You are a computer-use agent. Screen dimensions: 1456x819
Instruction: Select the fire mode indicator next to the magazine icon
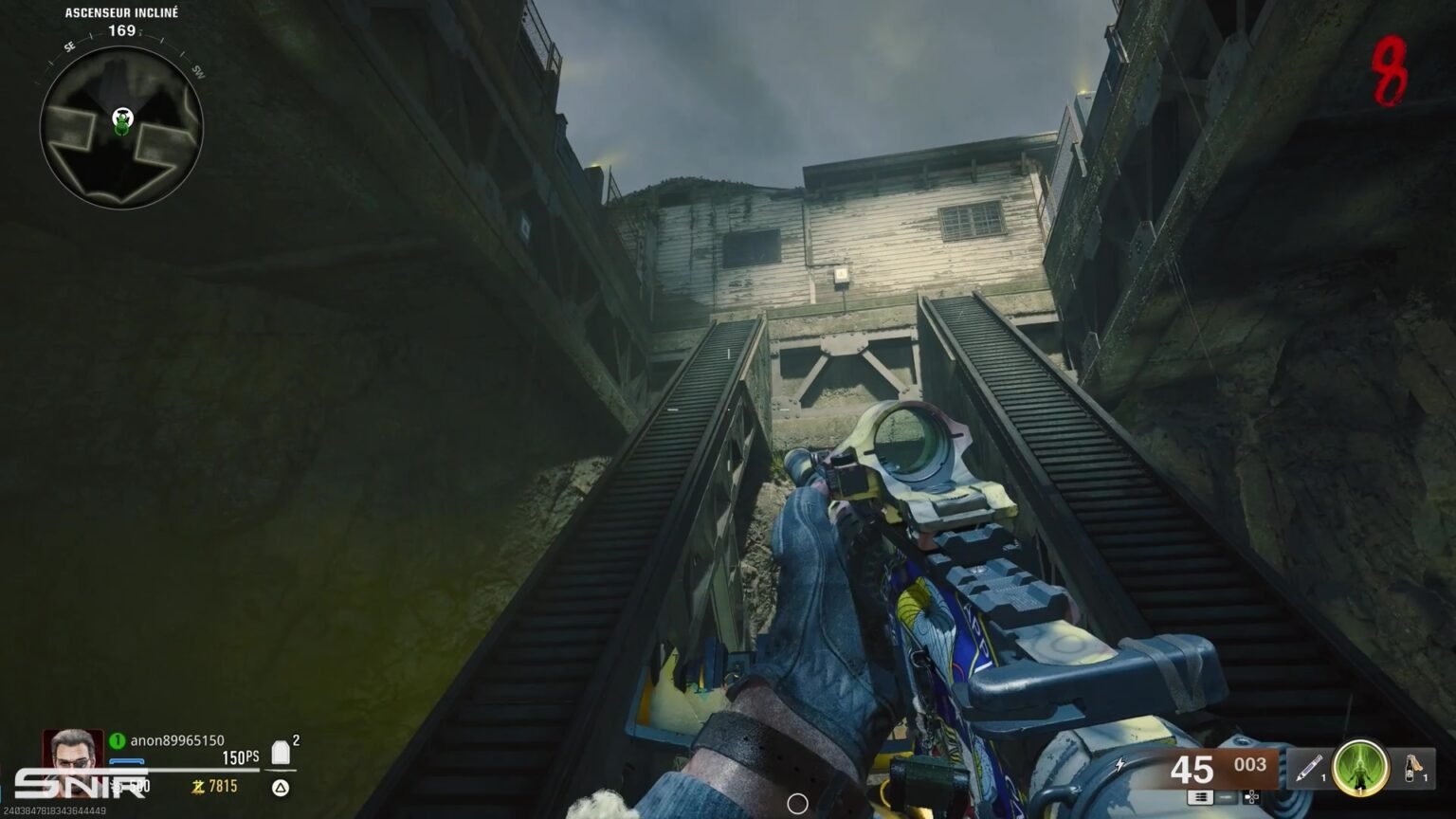tap(1227, 798)
